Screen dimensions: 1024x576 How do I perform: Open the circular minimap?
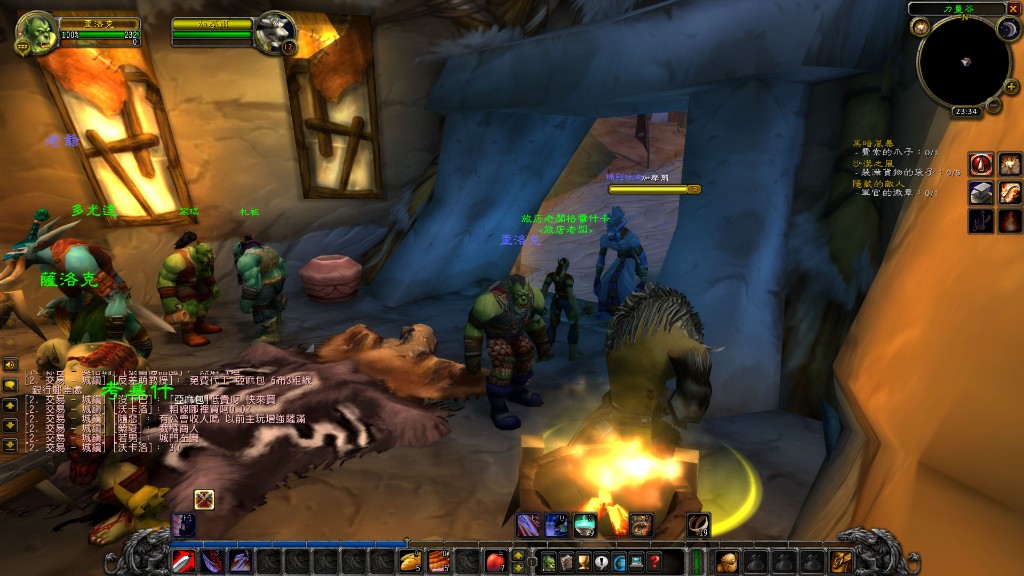click(x=963, y=62)
